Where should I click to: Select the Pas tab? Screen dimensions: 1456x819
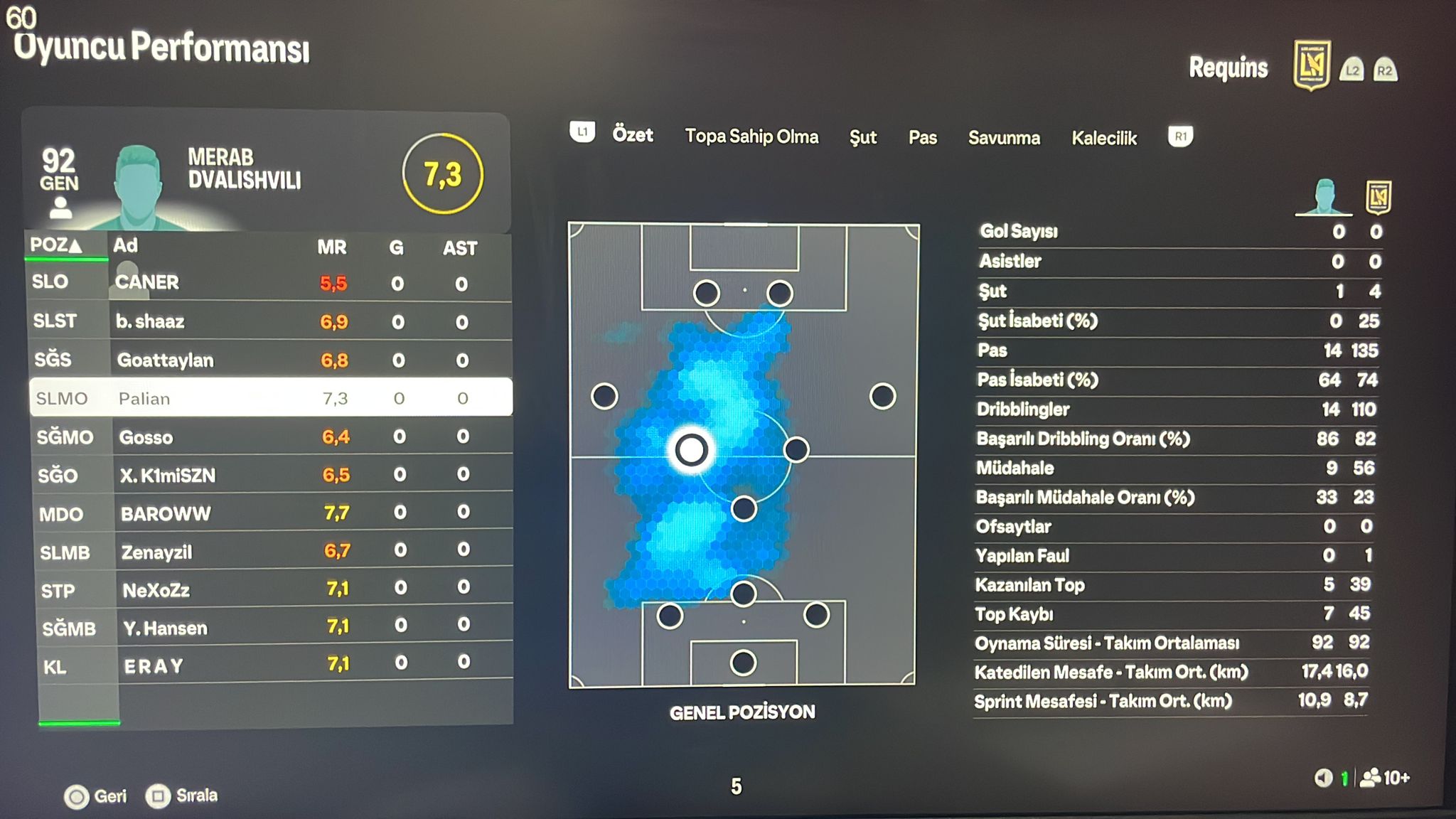[922, 138]
